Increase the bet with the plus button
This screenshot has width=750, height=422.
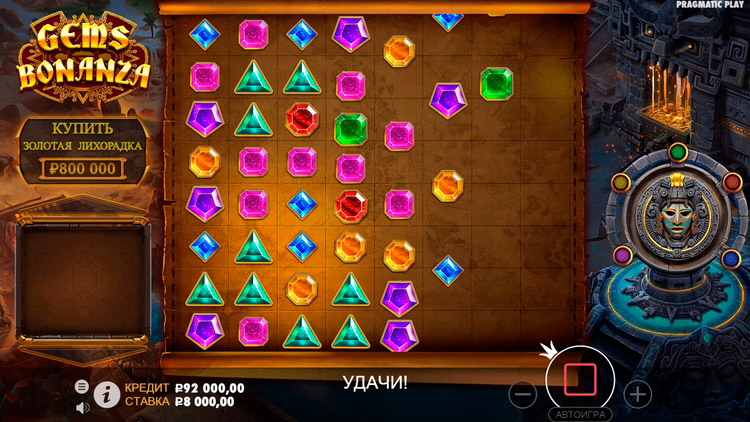[638, 393]
